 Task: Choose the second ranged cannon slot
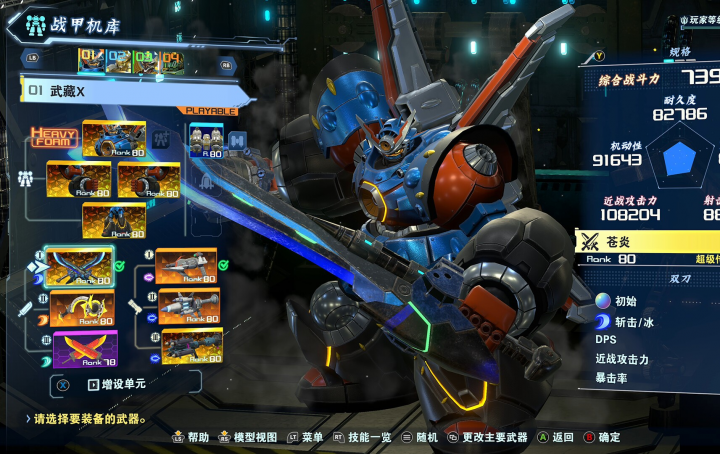[x=189, y=306]
